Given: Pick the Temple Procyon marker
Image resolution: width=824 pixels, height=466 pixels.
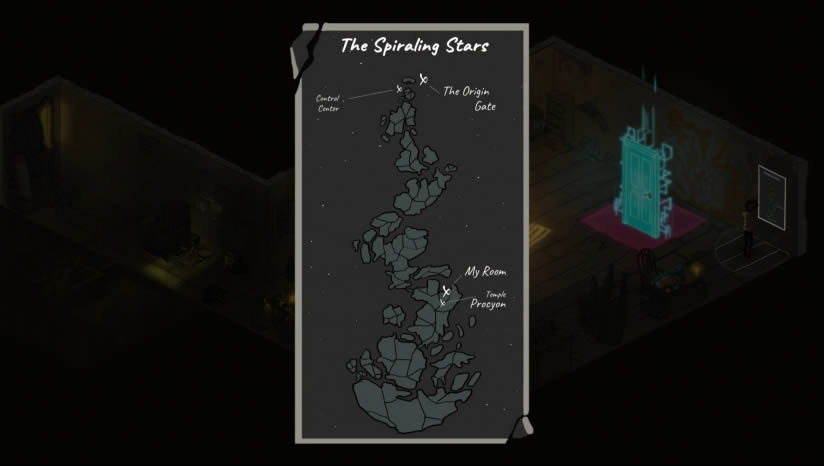Looking at the screenshot, I should click(x=442, y=302).
